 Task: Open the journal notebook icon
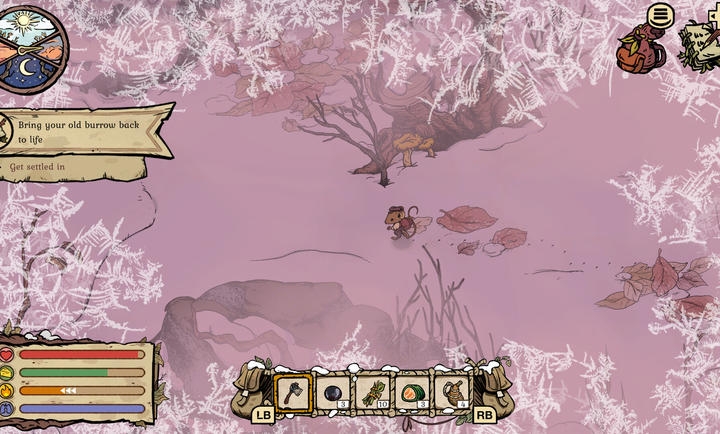[x=700, y=45]
